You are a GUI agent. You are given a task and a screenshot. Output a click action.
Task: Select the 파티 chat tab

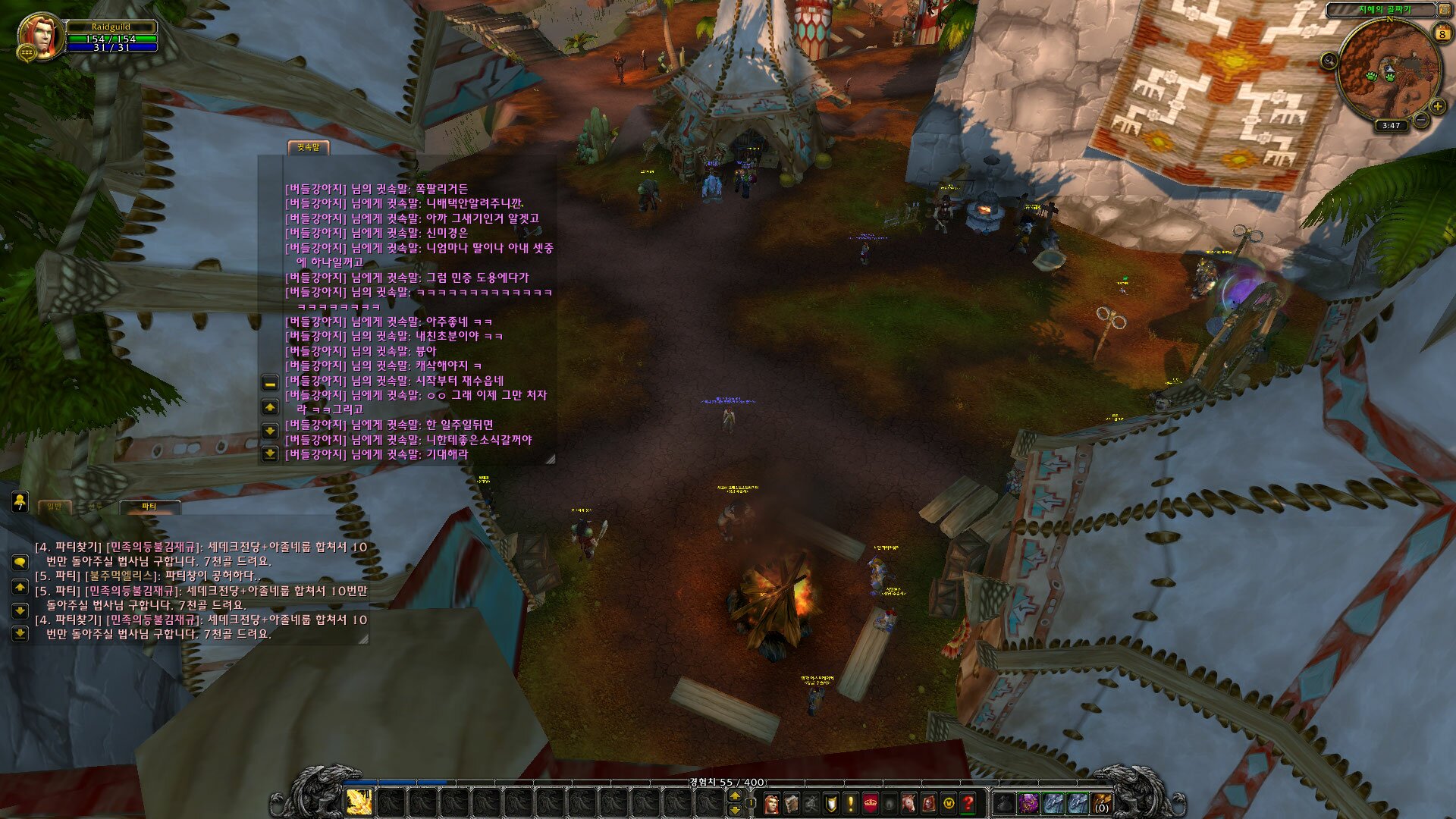[149, 506]
